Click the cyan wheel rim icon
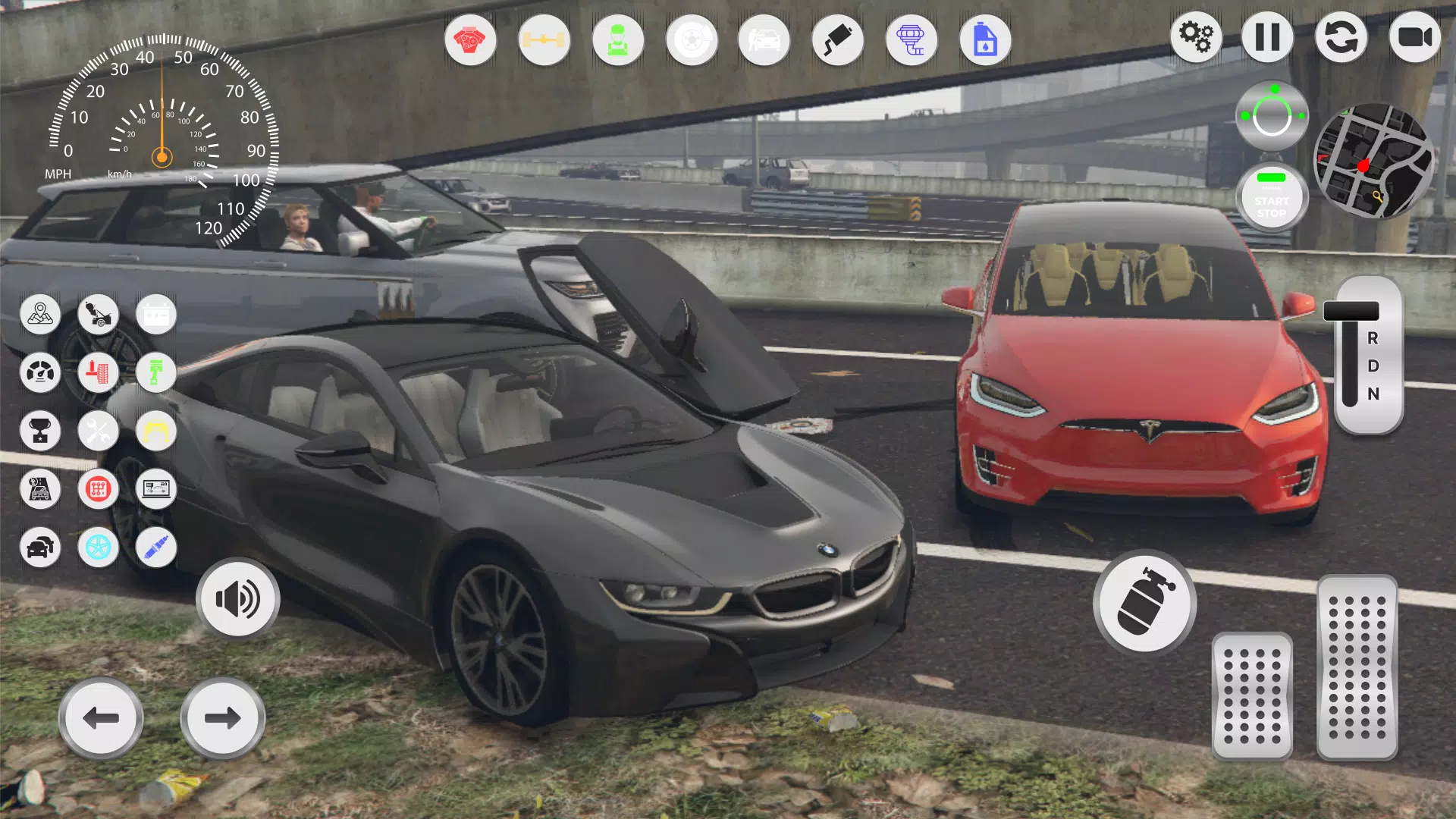 [x=99, y=548]
